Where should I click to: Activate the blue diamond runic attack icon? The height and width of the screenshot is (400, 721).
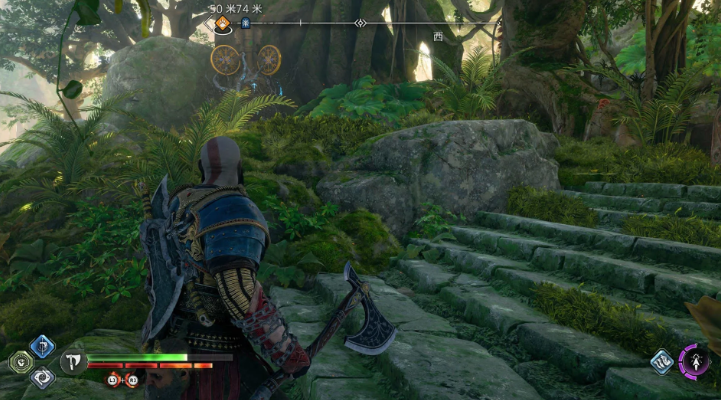coord(42,346)
